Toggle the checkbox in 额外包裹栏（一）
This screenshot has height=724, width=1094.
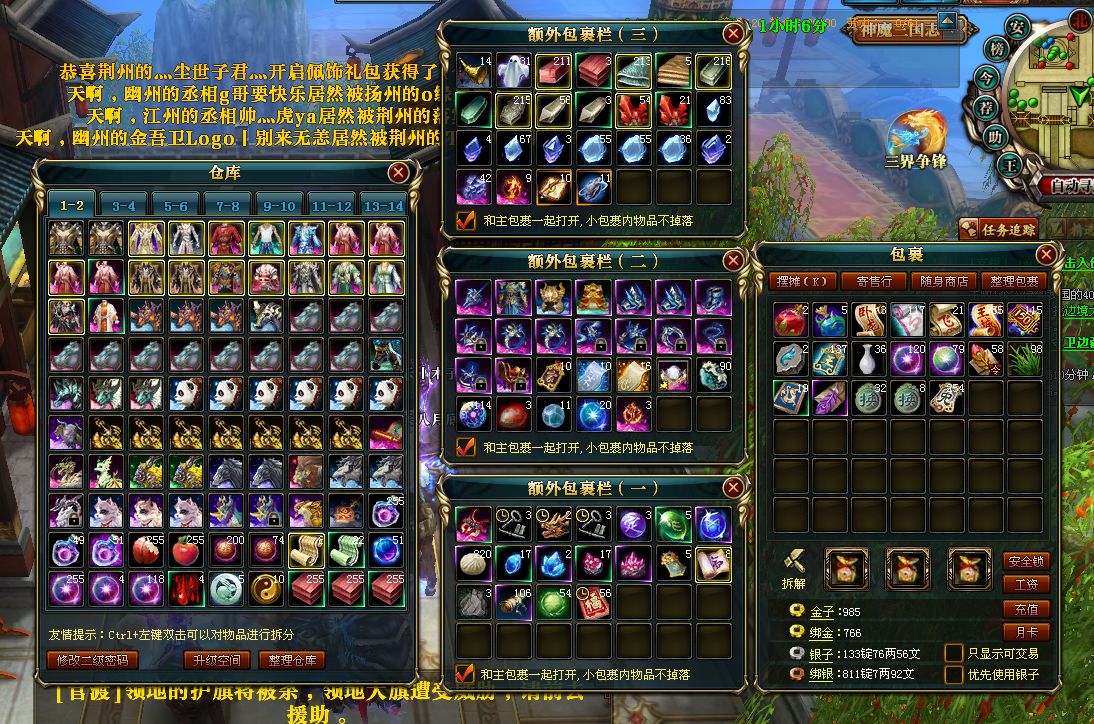pos(465,673)
